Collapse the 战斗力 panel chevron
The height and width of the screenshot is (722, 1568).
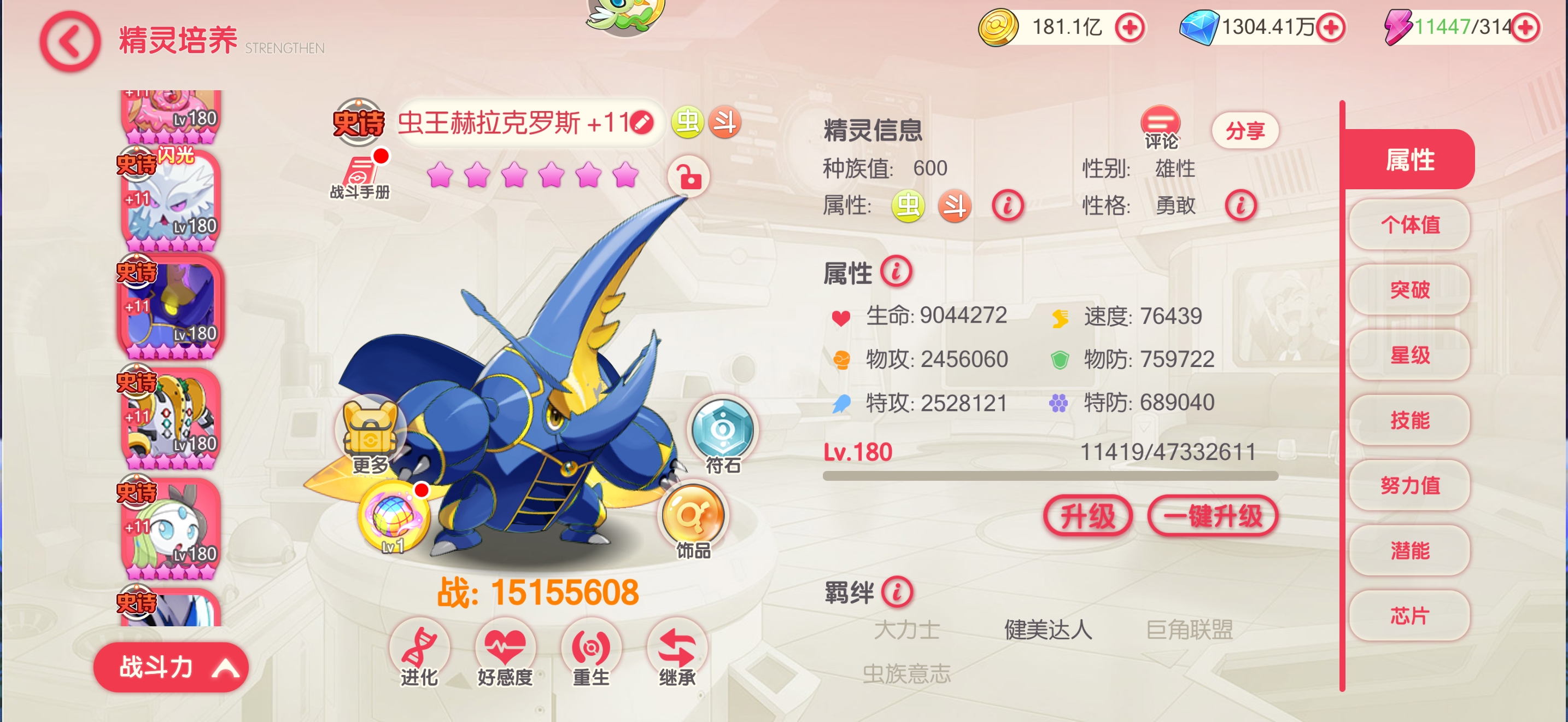click(226, 667)
